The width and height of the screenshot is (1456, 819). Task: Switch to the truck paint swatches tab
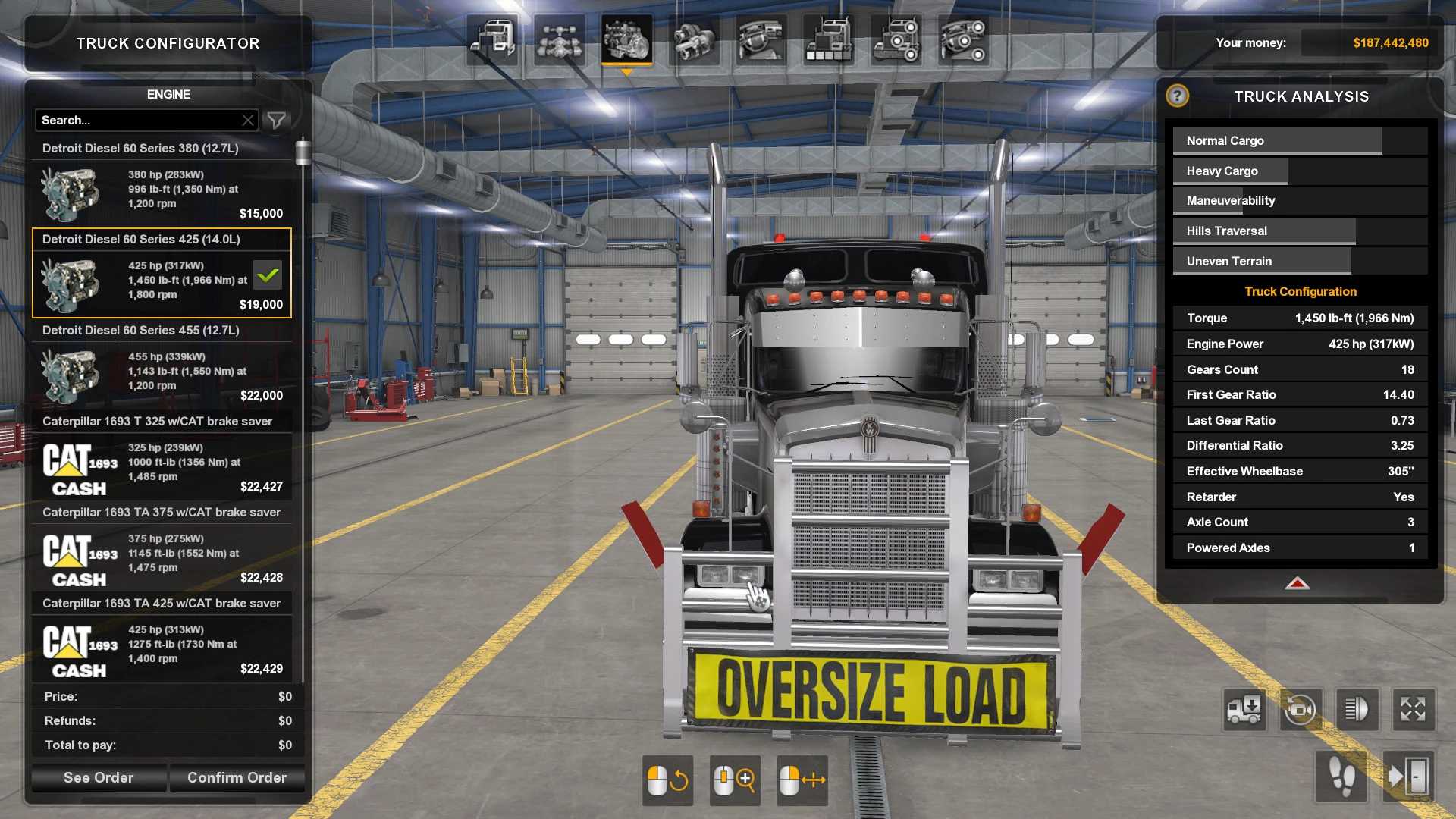[828, 39]
